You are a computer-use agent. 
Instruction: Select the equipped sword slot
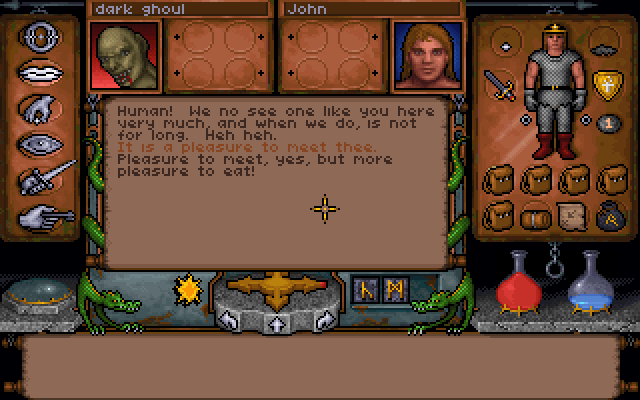coord(497,85)
